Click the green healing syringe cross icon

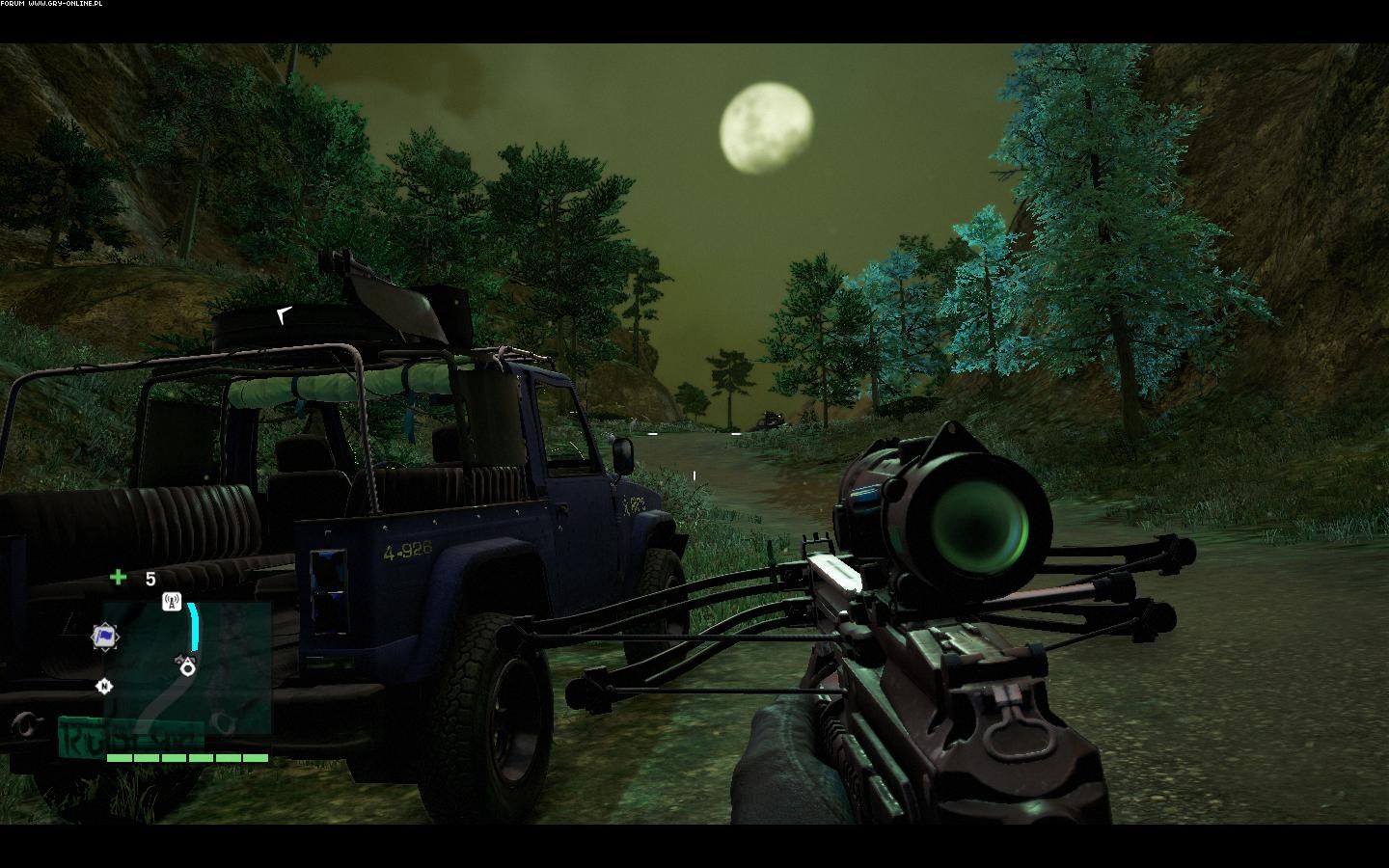pos(118,578)
